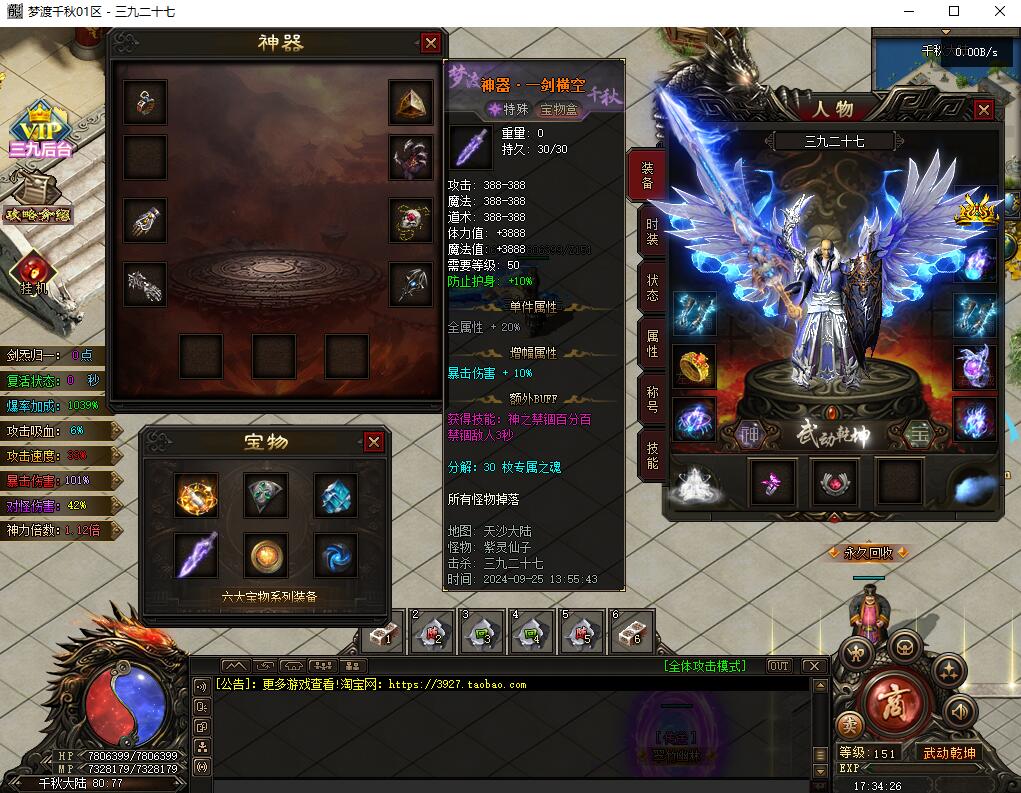Close the 人物 character panel
The width and height of the screenshot is (1021, 793).
(984, 110)
